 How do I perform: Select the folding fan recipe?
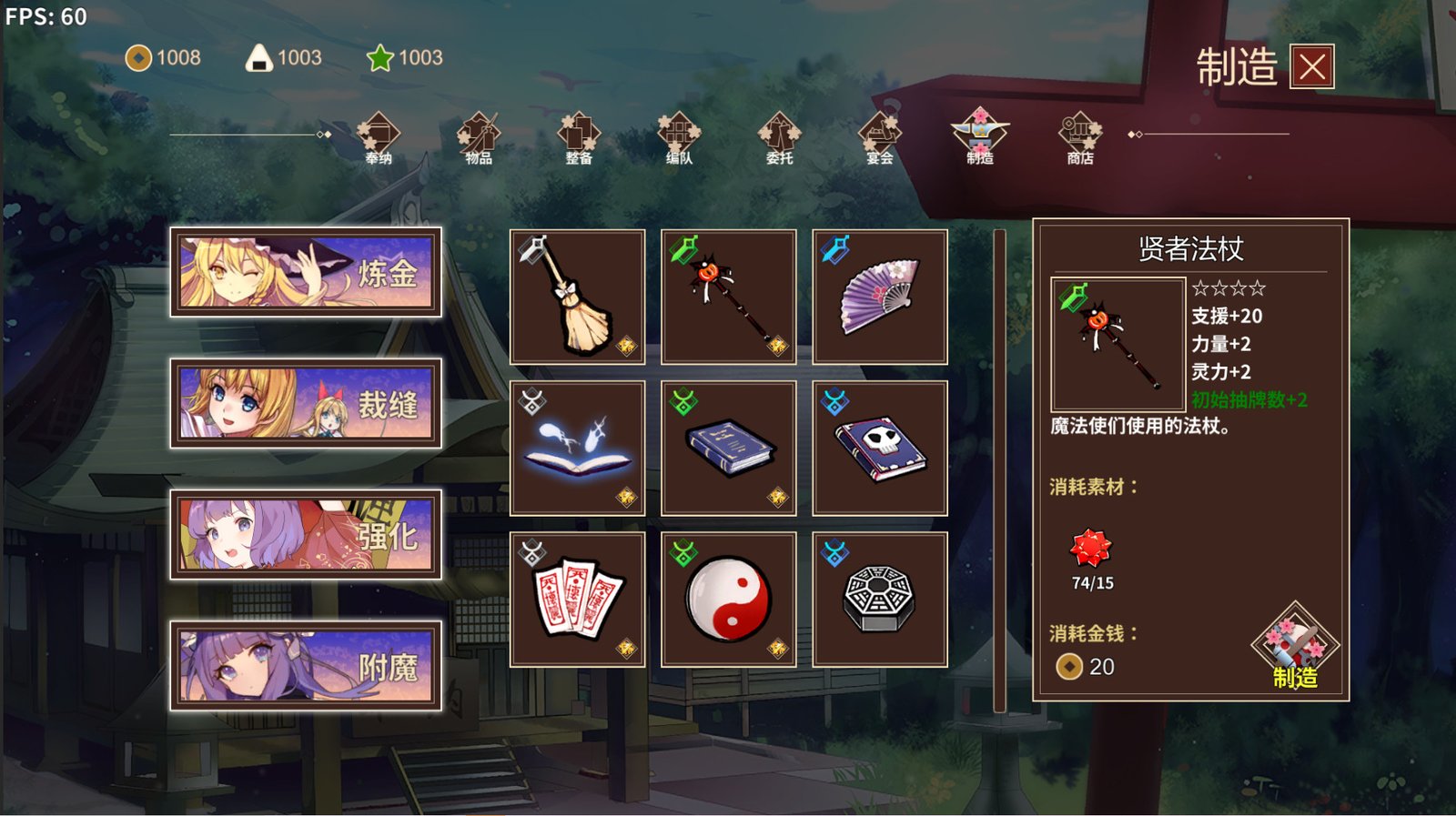coord(879,295)
